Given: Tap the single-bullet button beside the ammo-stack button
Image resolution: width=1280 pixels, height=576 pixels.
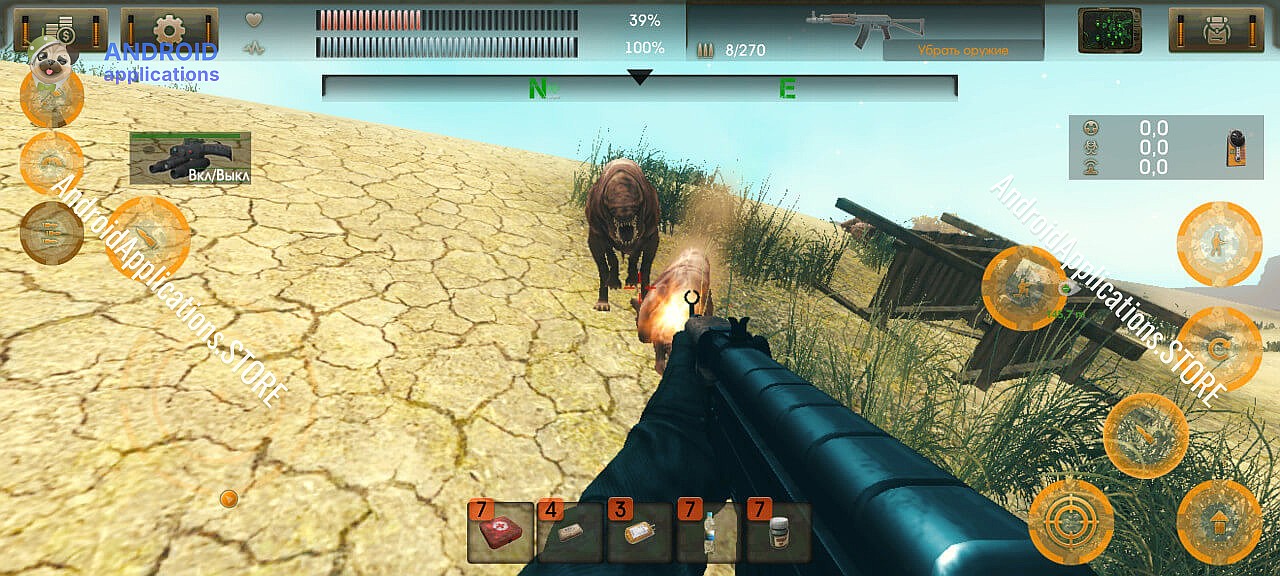Looking at the screenshot, I should tap(147, 237).
